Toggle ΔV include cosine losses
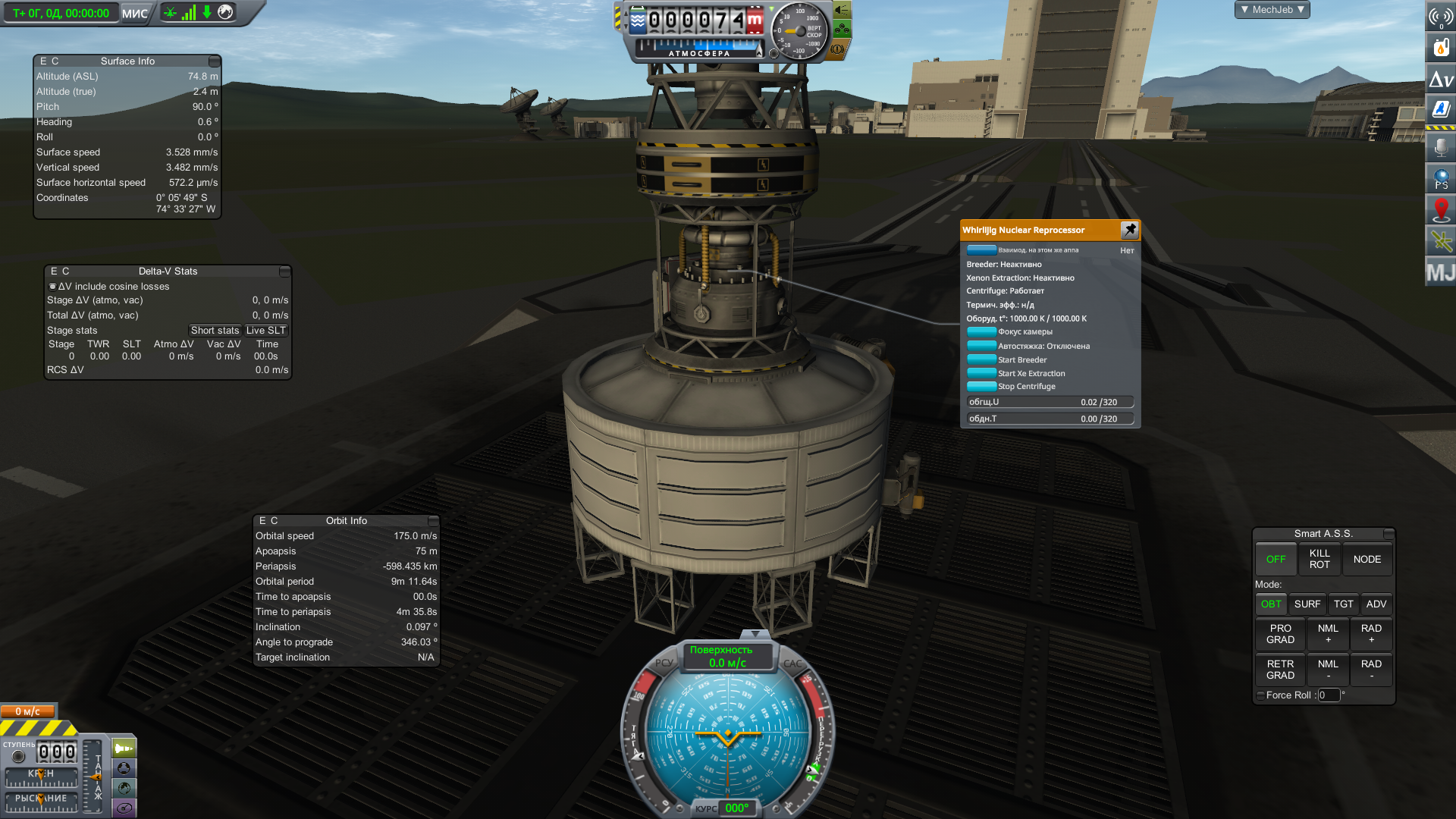 [x=52, y=287]
